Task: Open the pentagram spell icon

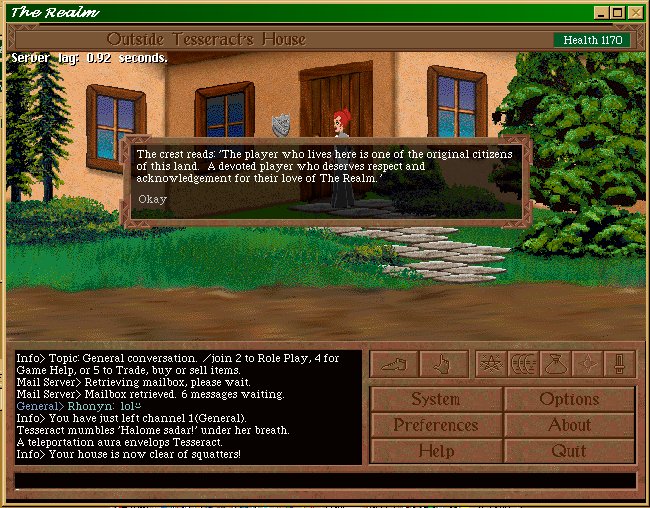Action: pos(489,364)
